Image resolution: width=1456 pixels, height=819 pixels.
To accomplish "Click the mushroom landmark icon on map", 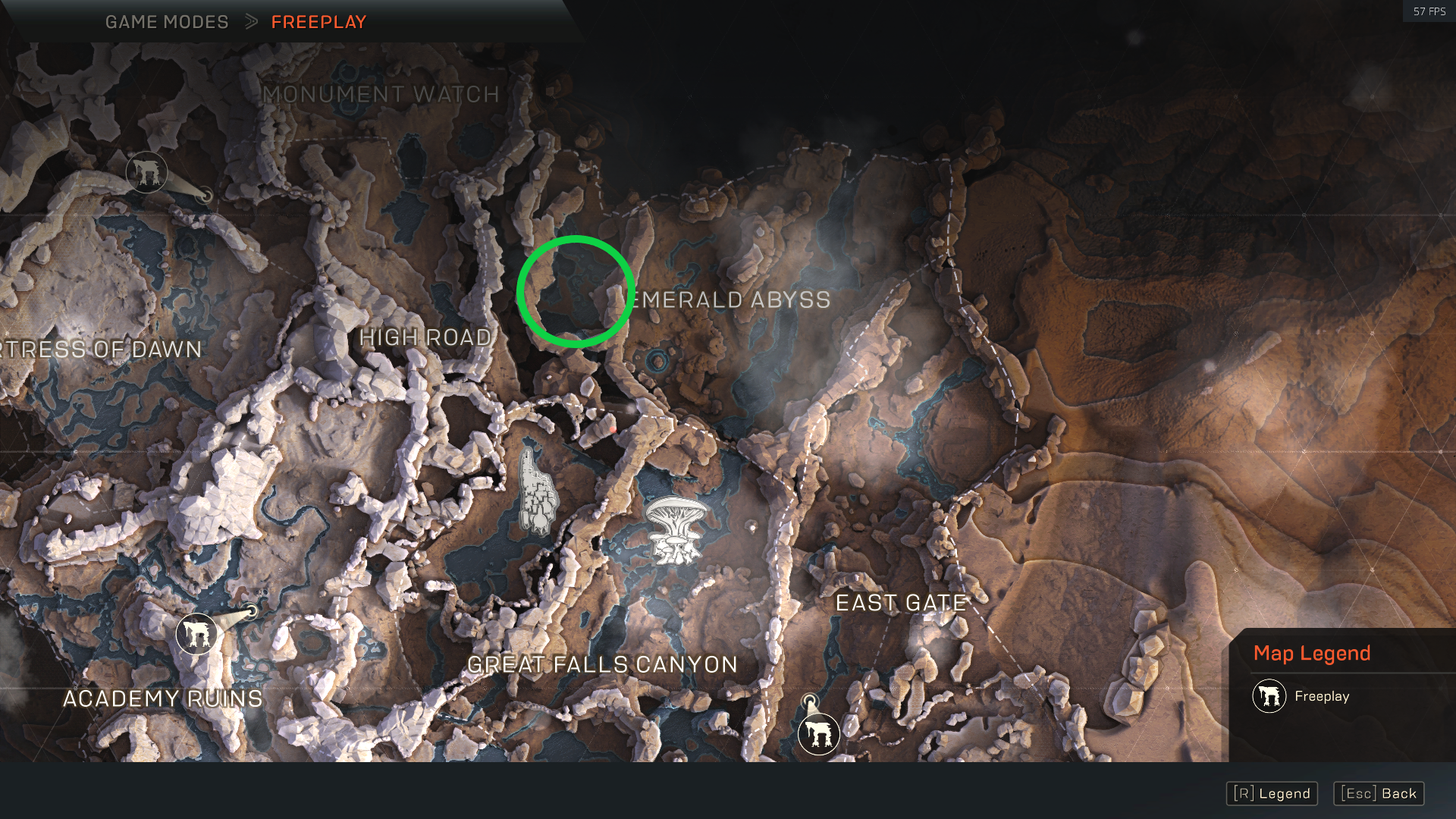I will coord(674,529).
